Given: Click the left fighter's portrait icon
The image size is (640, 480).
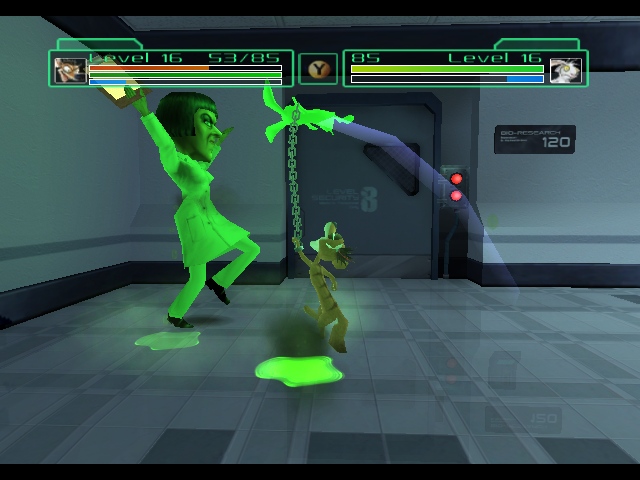Looking at the screenshot, I should click(70, 70).
